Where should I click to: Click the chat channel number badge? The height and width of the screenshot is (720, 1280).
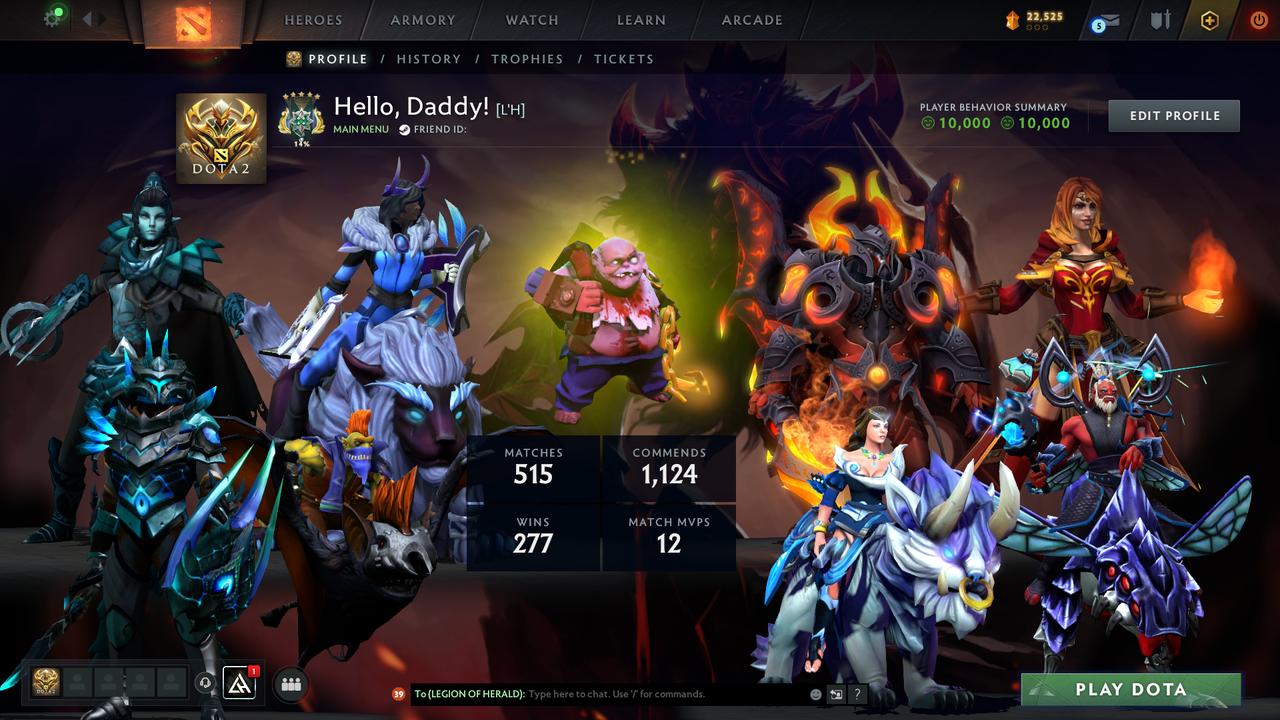tap(397, 694)
